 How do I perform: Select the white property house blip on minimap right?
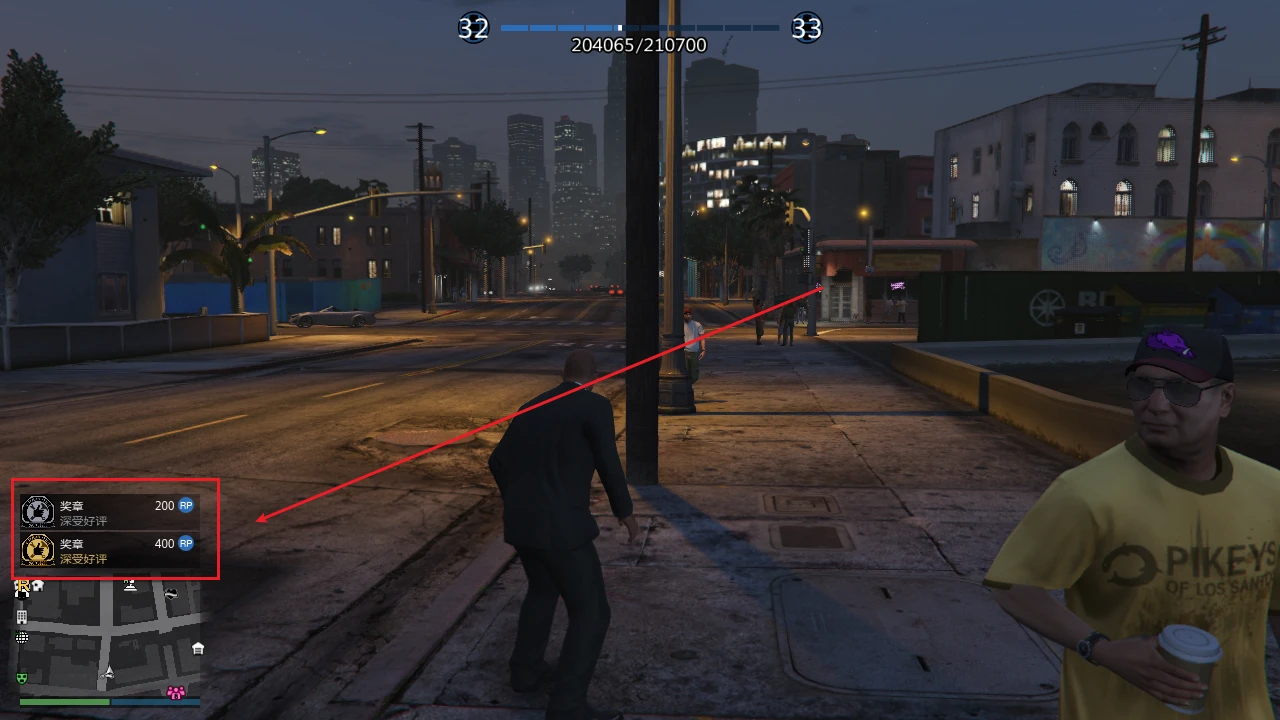pyautogui.click(x=197, y=650)
